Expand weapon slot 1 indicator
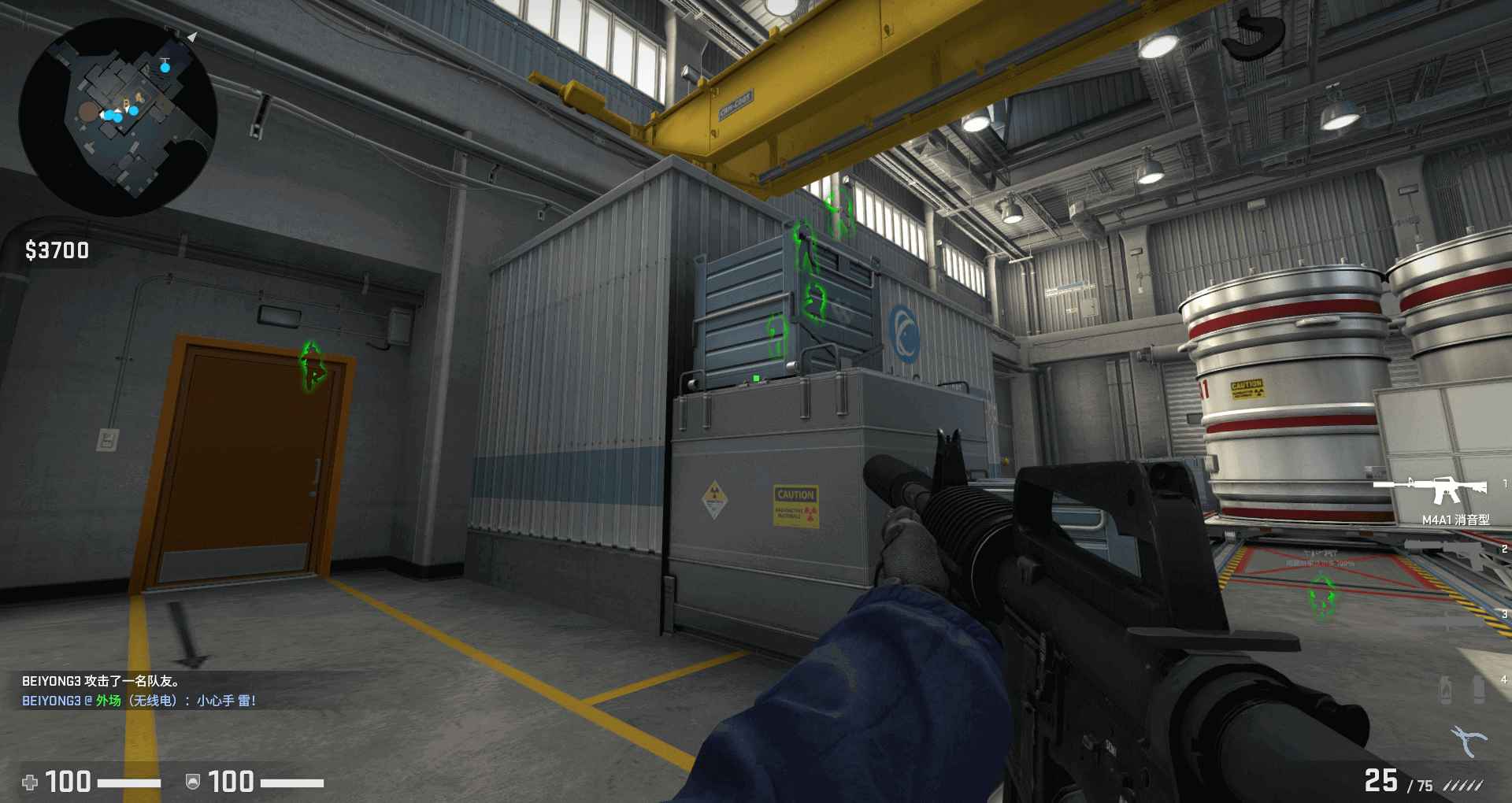Image resolution: width=1512 pixels, height=803 pixels. 1506,483
